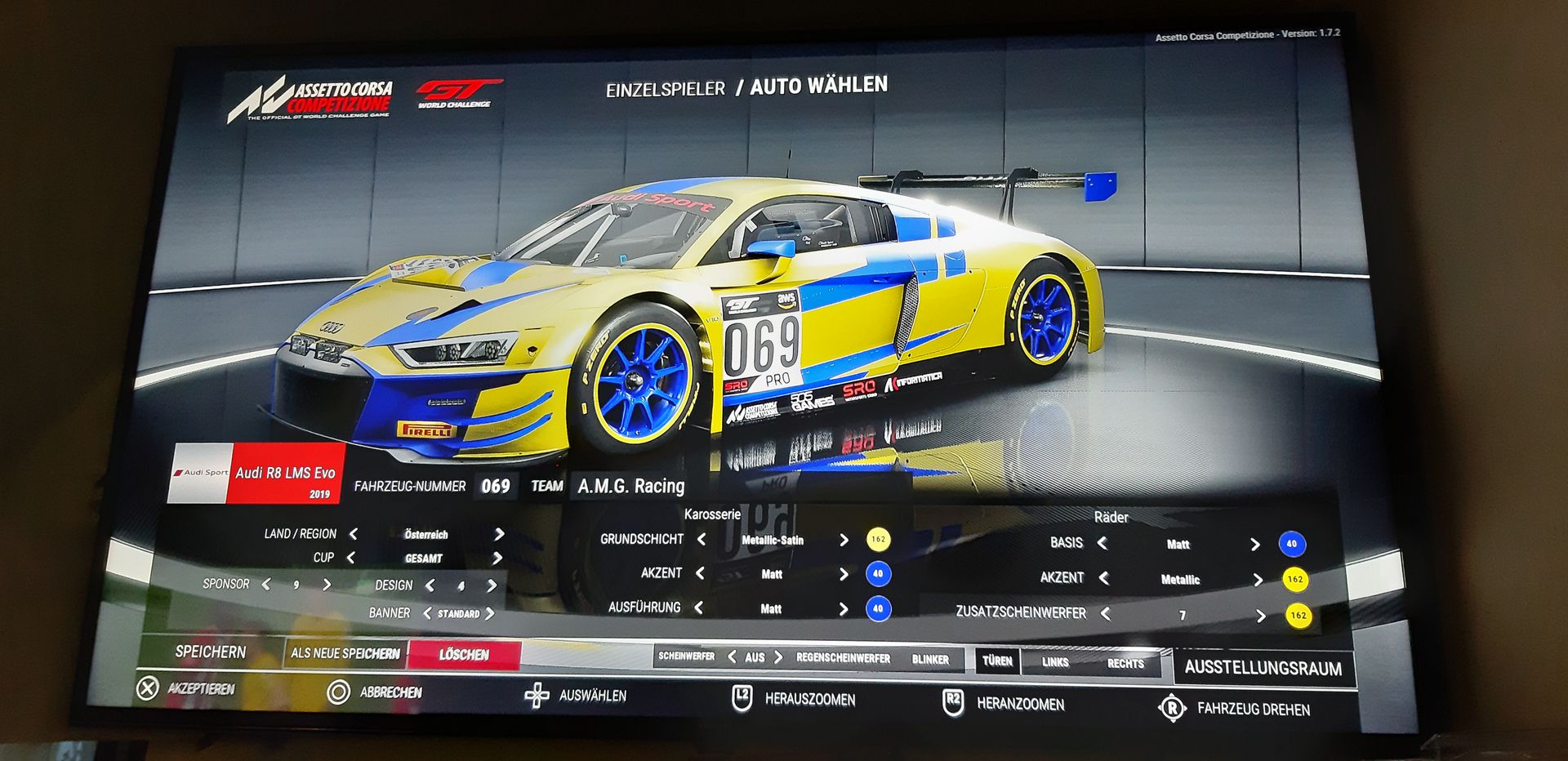Edit the Fahrzeug-Nummer field

tap(495, 487)
